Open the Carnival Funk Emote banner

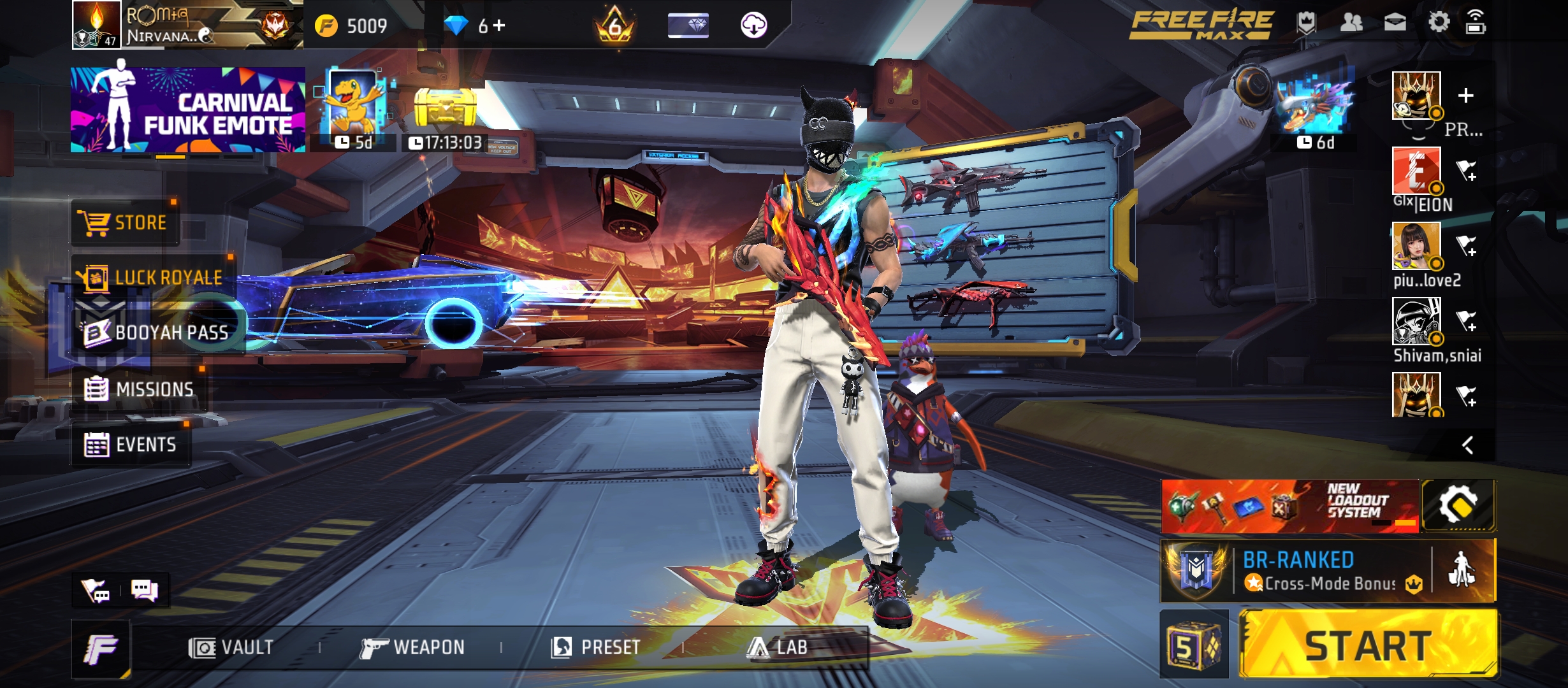[188, 110]
